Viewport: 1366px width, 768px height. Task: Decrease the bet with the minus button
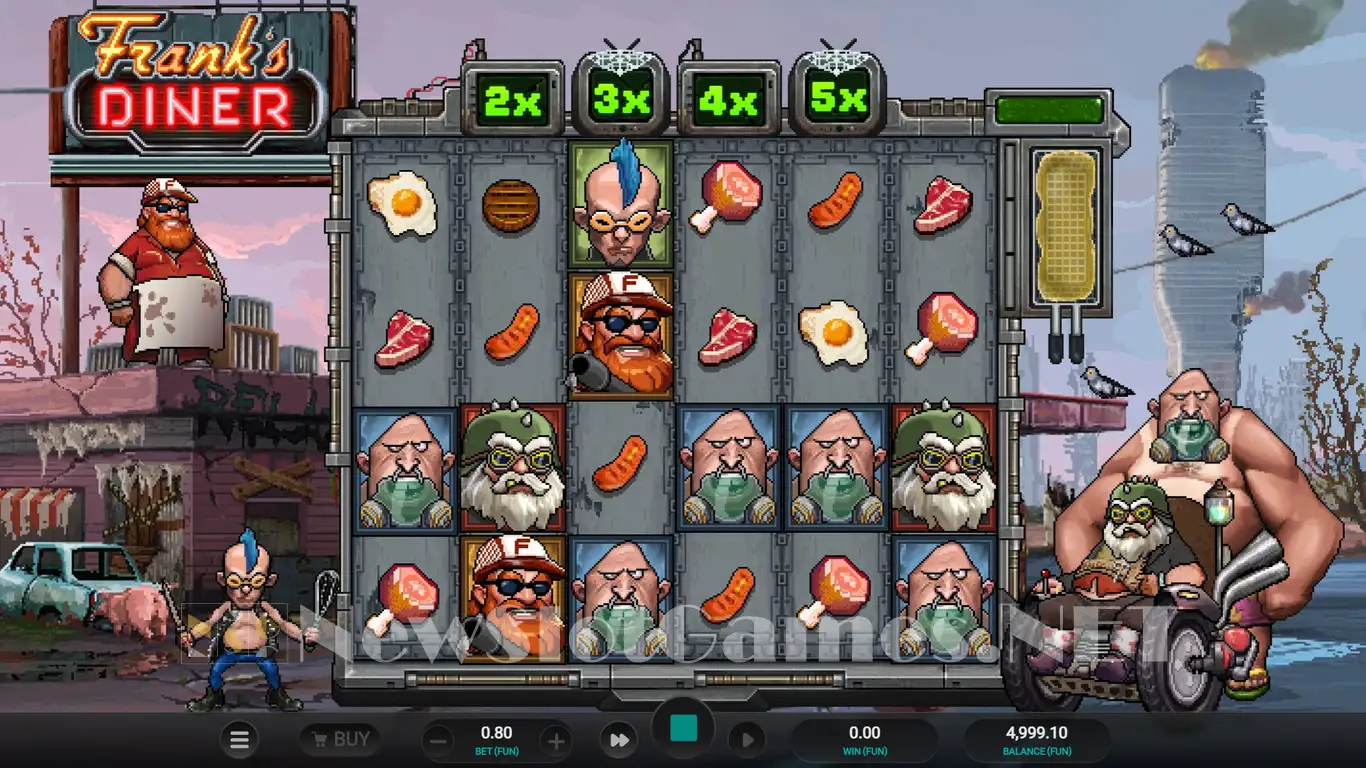point(437,741)
